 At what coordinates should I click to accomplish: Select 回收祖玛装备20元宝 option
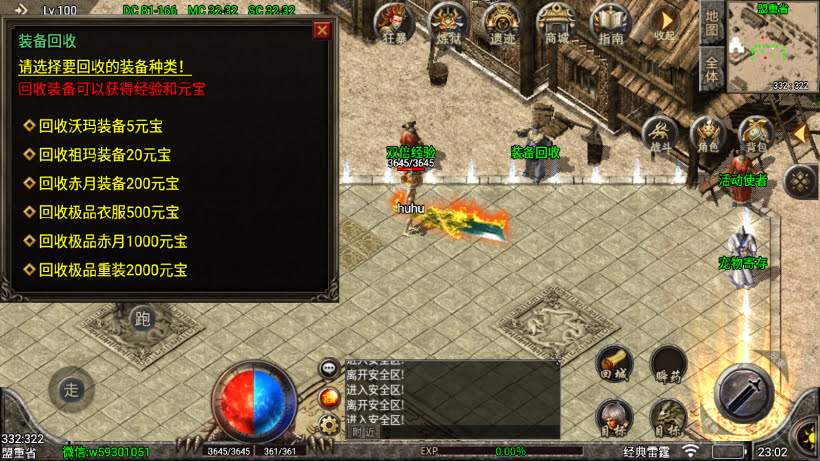[103, 155]
